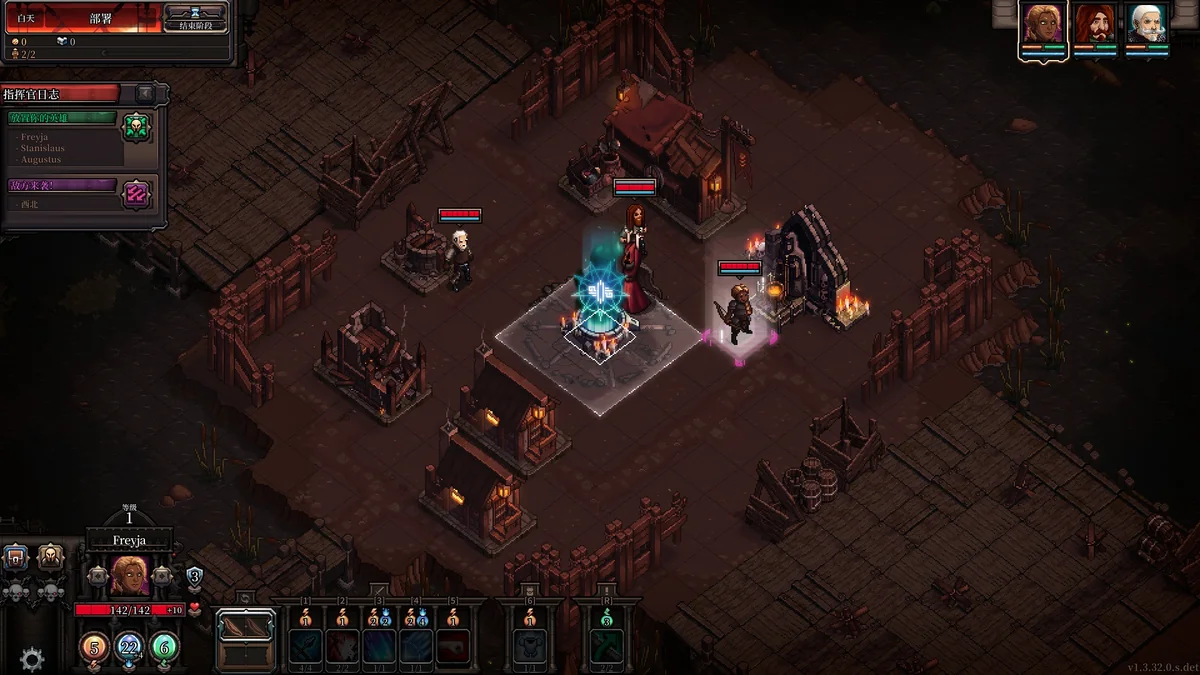1200x675 pixels.
Task: Open the helmet character sheet icon
Action: [x=50, y=558]
